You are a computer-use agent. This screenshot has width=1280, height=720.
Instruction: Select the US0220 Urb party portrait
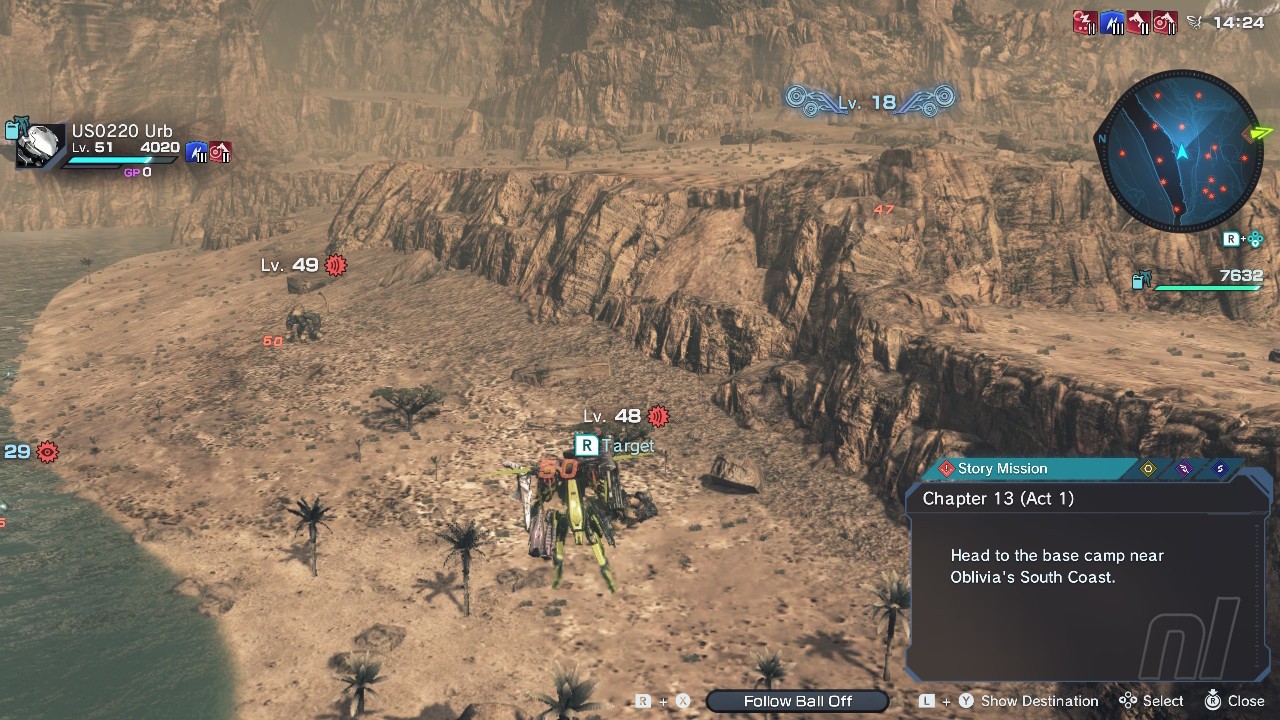(x=41, y=146)
